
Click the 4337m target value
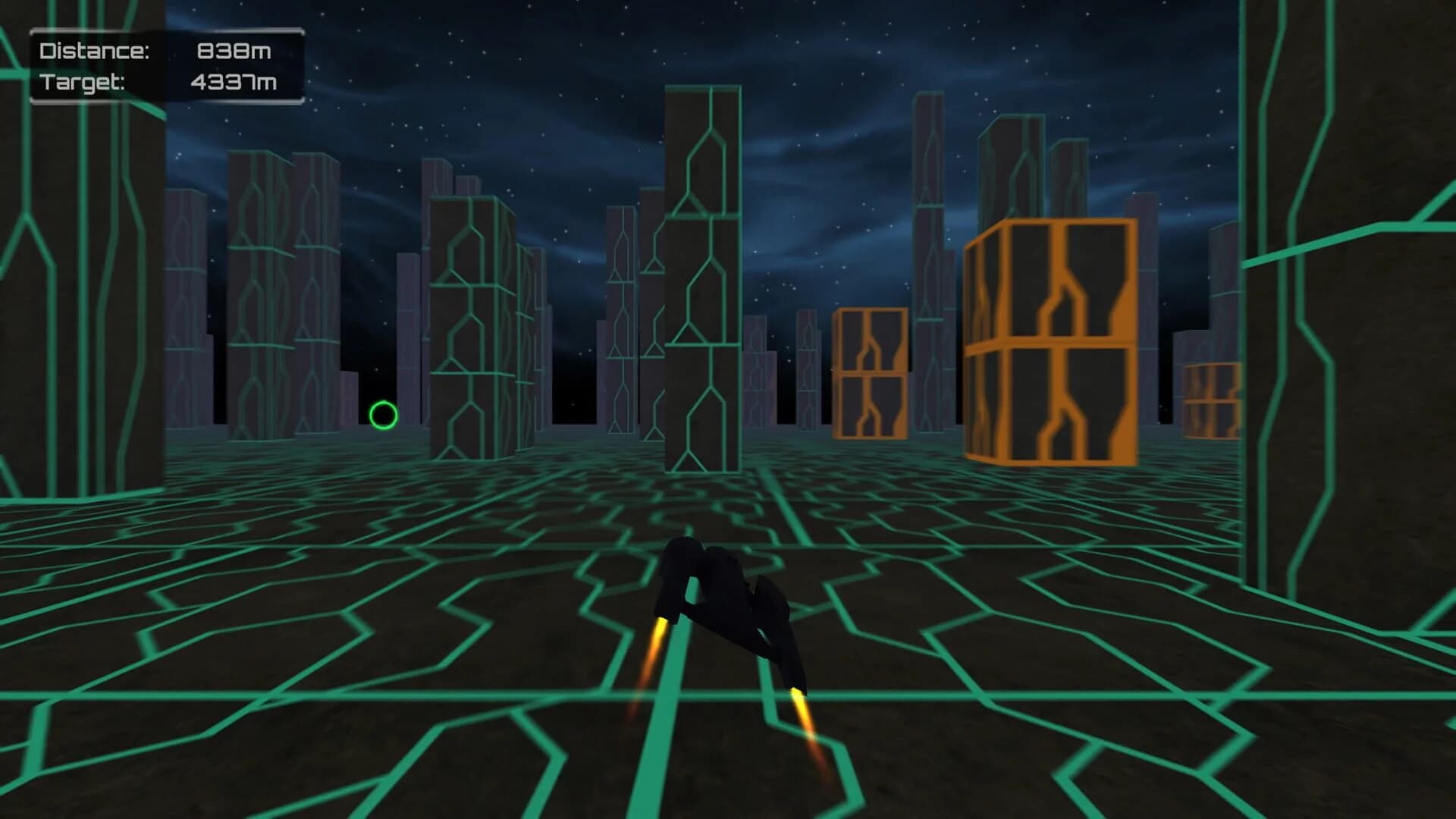tap(235, 80)
